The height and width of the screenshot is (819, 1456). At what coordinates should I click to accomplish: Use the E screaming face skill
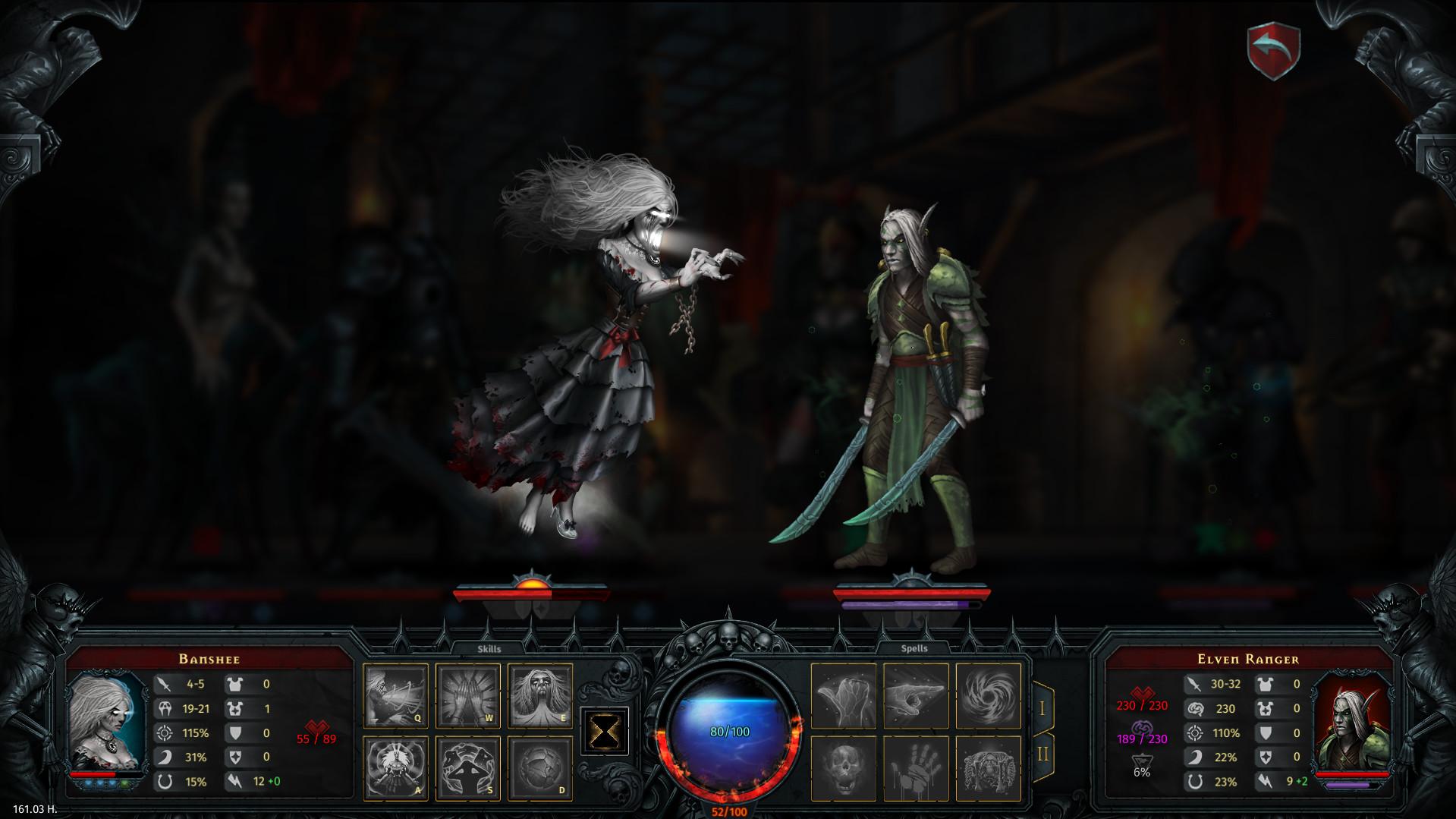tap(540, 695)
